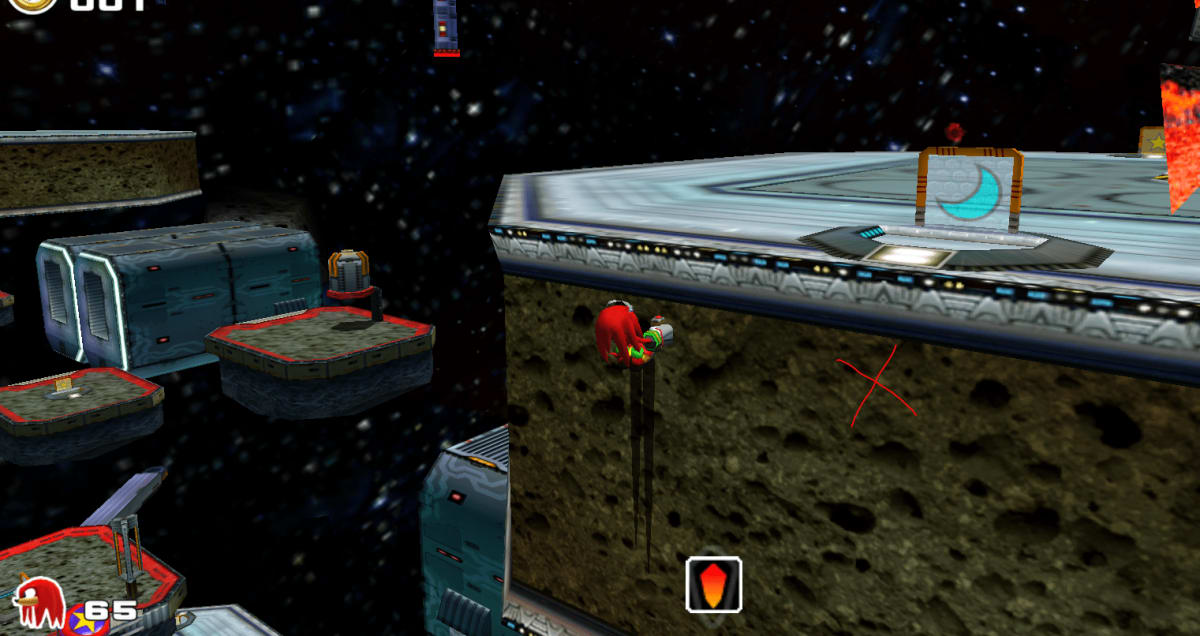Select the Knuckles lives icon
This screenshot has height=636, width=1200.
(x=40, y=602)
